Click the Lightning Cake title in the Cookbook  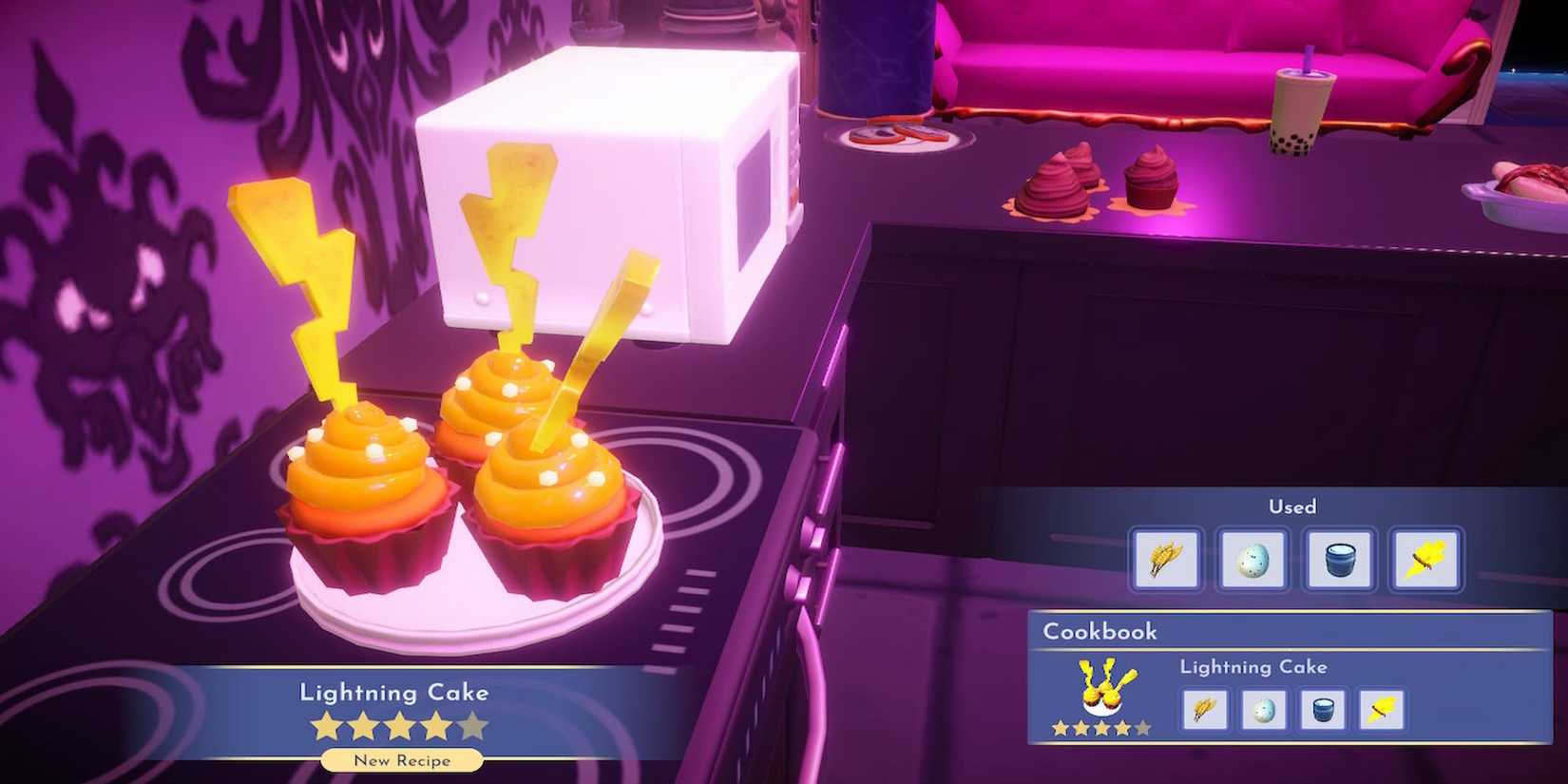tap(1252, 667)
